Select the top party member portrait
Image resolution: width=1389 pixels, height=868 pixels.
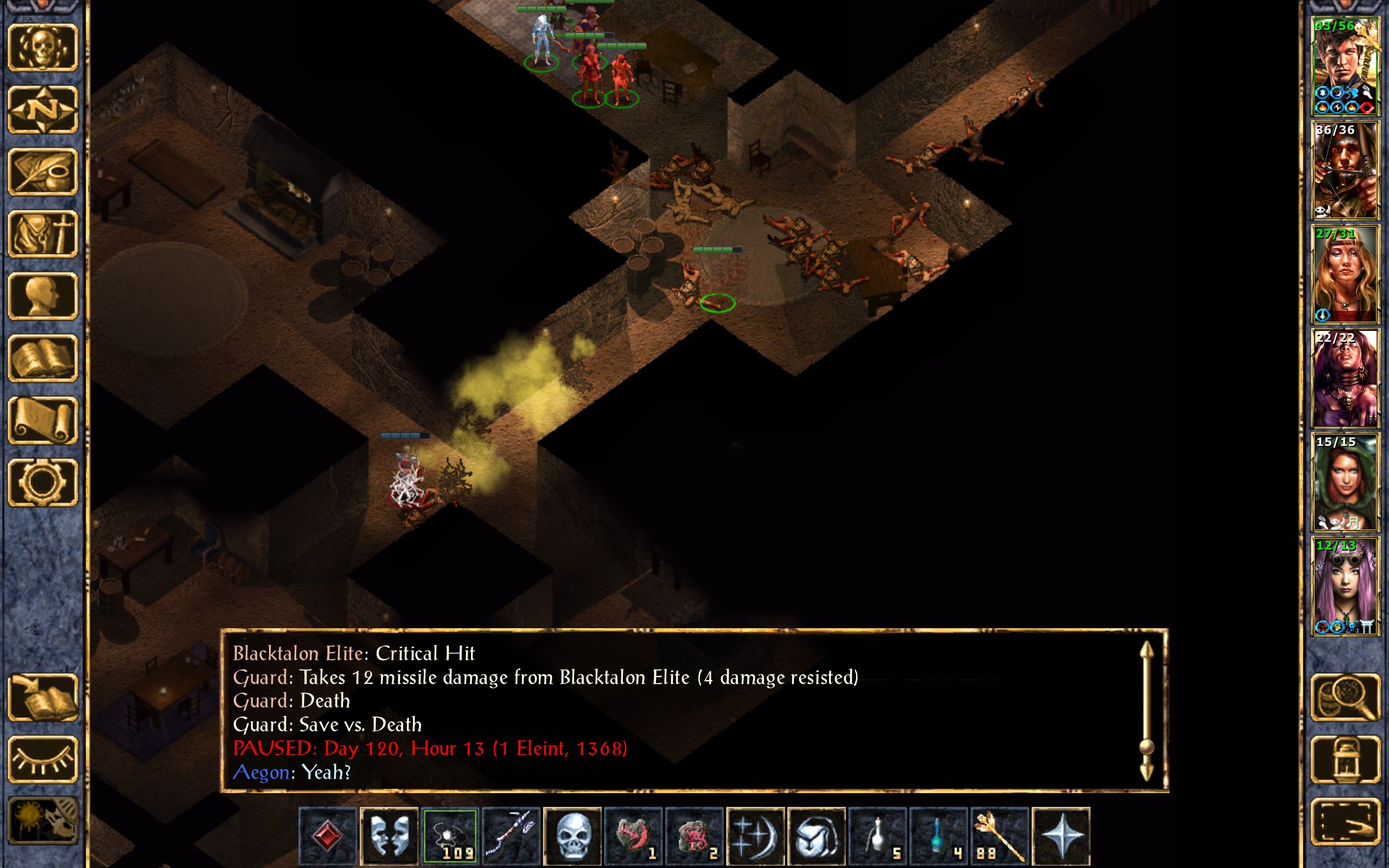1345,66
